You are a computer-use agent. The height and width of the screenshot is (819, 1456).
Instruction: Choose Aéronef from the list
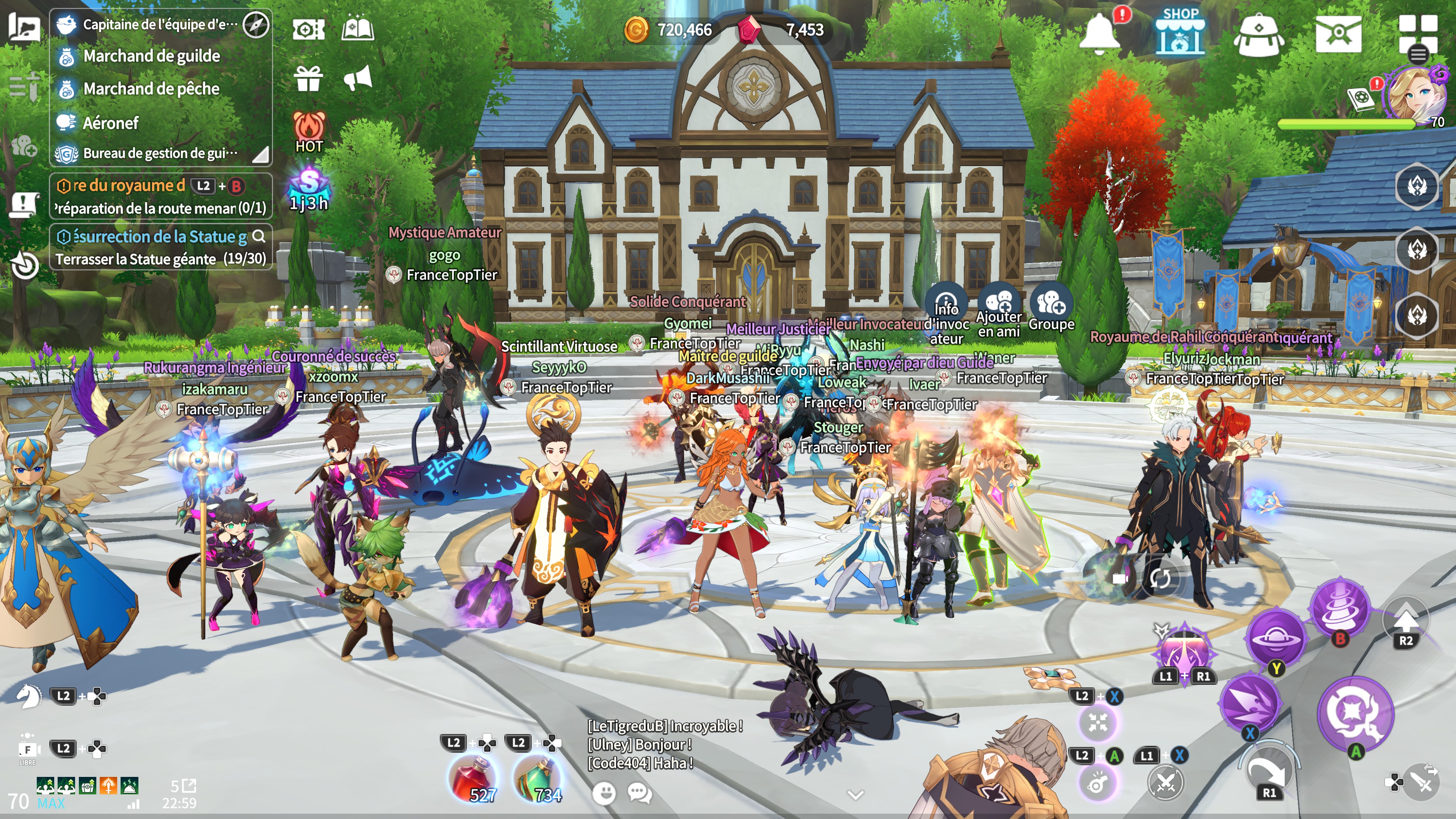[111, 122]
